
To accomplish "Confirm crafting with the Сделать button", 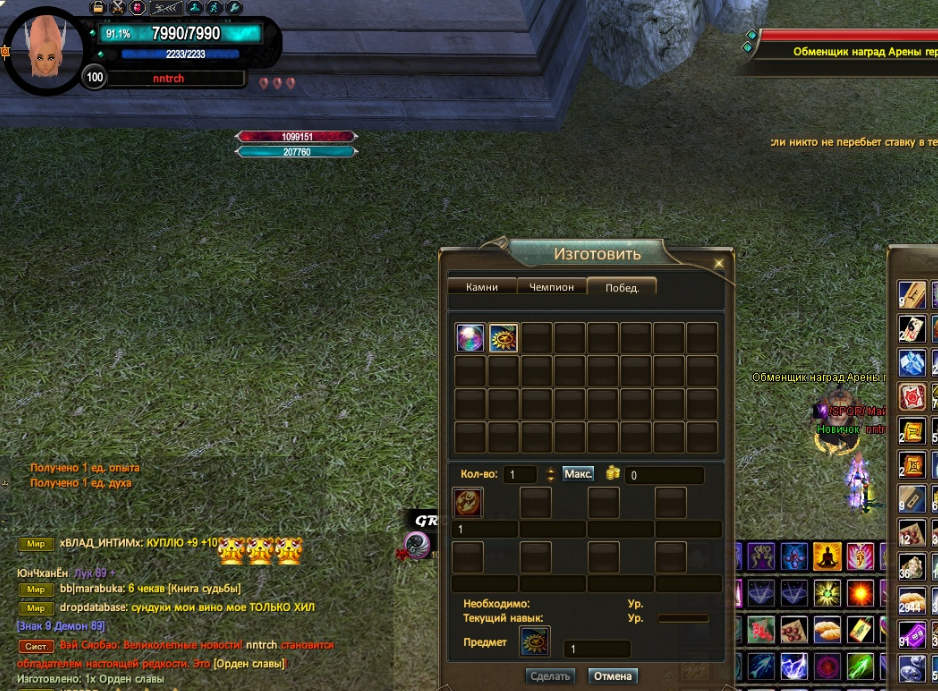I will (x=550, y=676).
